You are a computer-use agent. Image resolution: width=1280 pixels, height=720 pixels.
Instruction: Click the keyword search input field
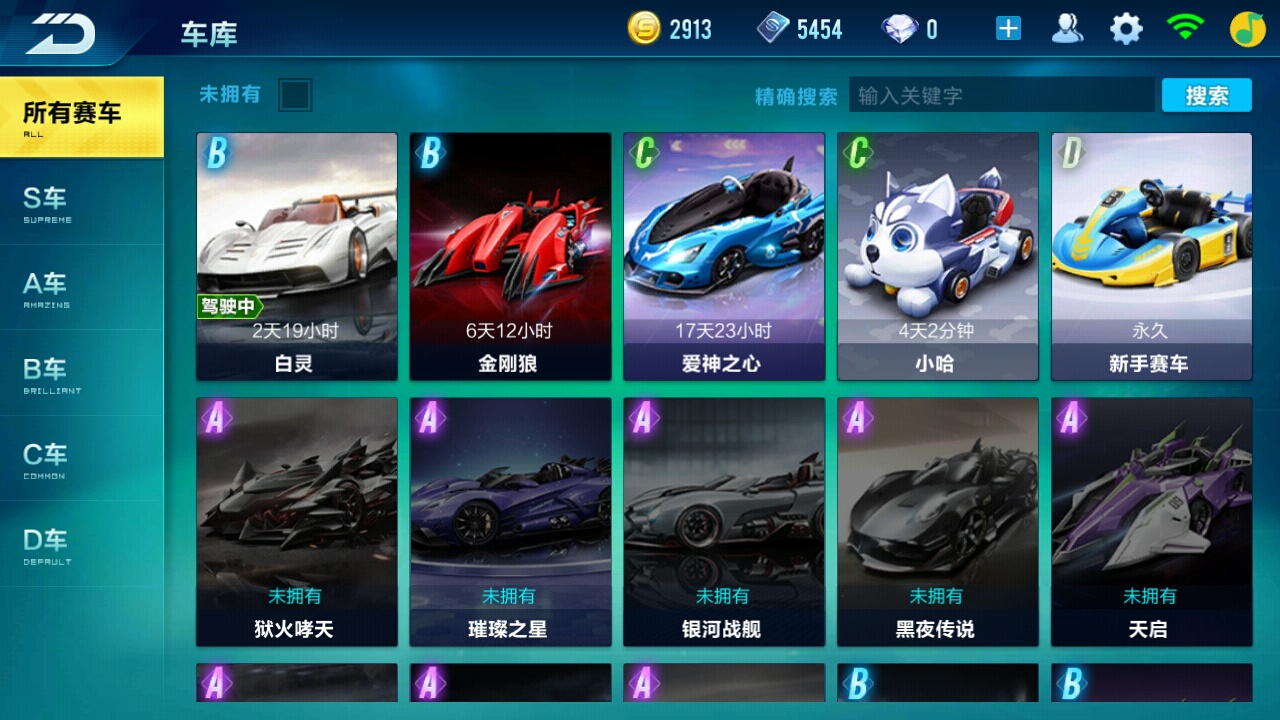tap(1000, 95)
